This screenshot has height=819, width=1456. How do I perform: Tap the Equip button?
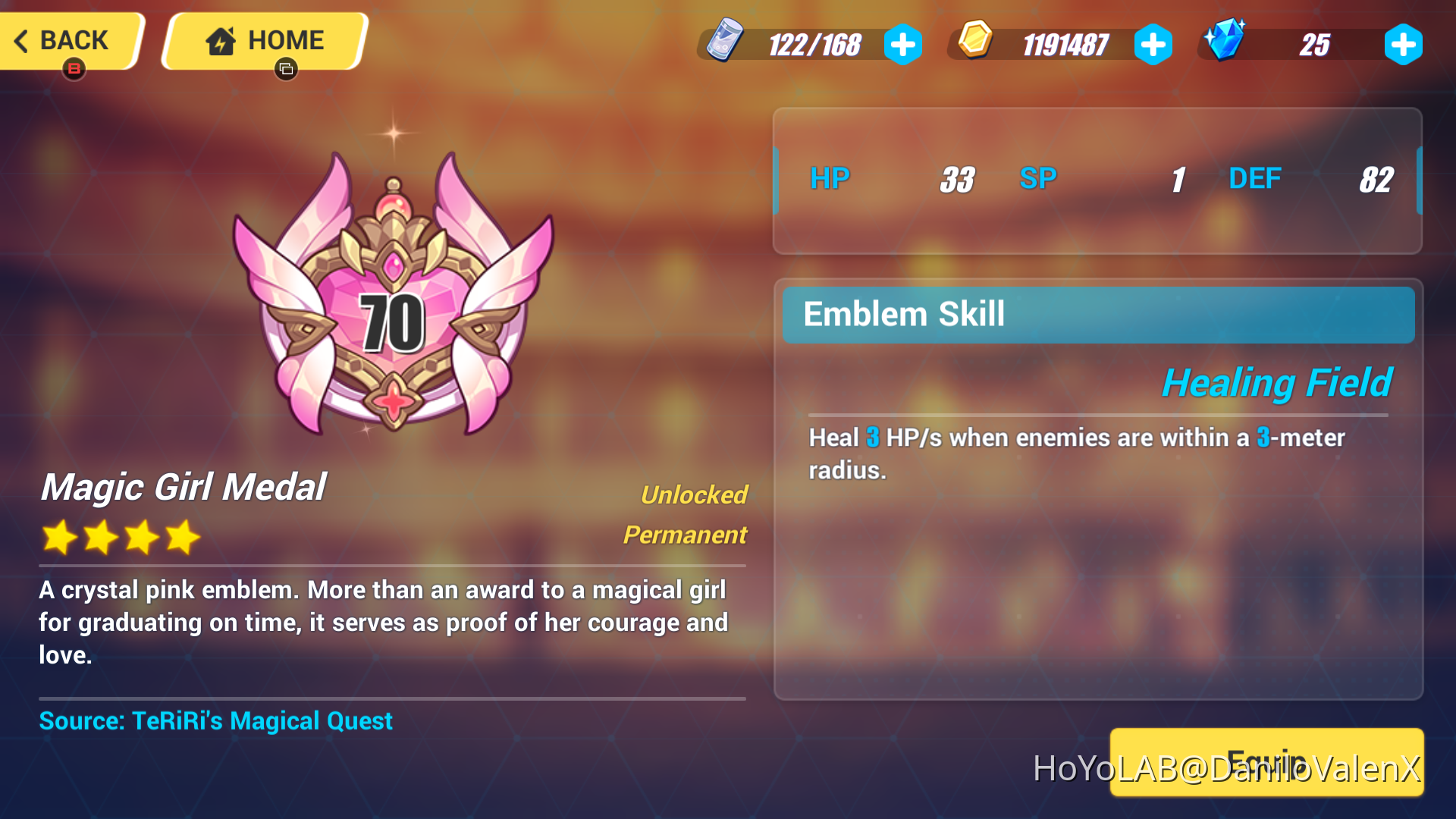(1266, 762)
